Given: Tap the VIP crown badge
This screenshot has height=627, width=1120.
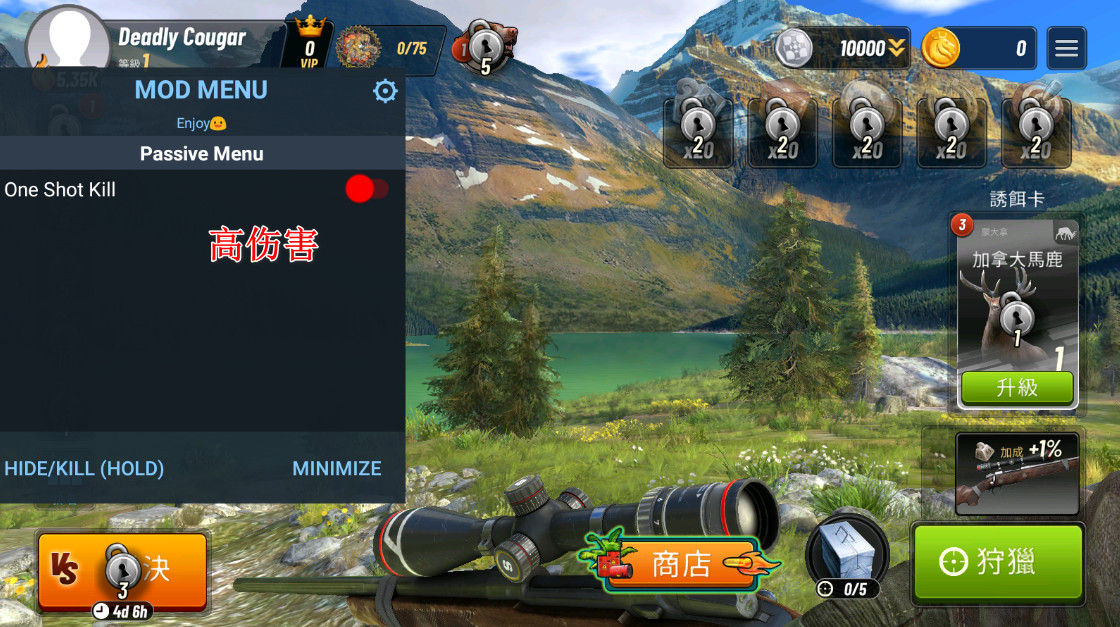Looking at the screenshot, I should (x=309, y=42).
